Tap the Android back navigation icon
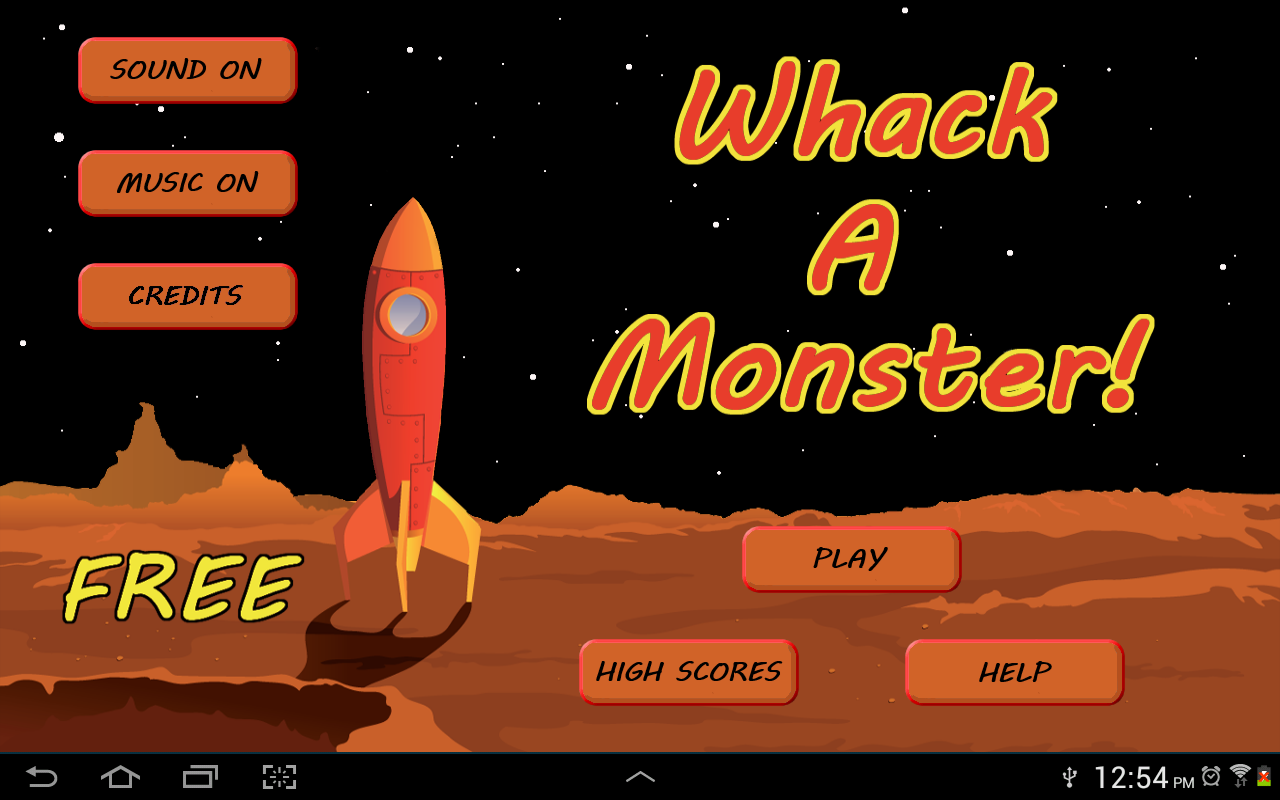Viewport: 1280px width, 800px height. [39, 777]
